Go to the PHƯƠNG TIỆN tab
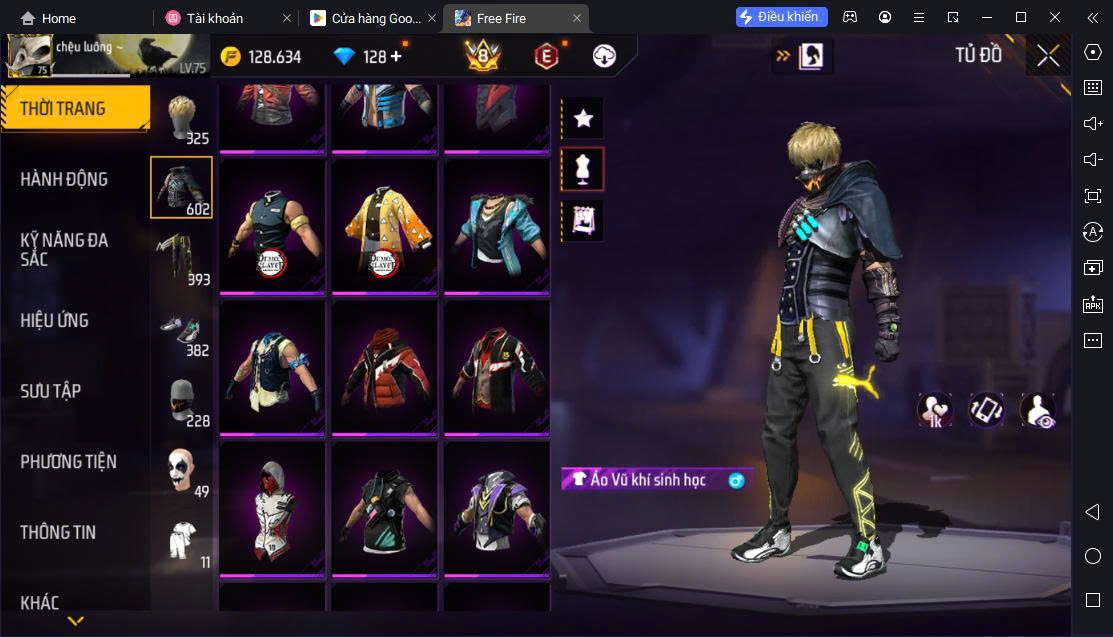Screen dimensions: 1113x637 [x=68, y=461]
